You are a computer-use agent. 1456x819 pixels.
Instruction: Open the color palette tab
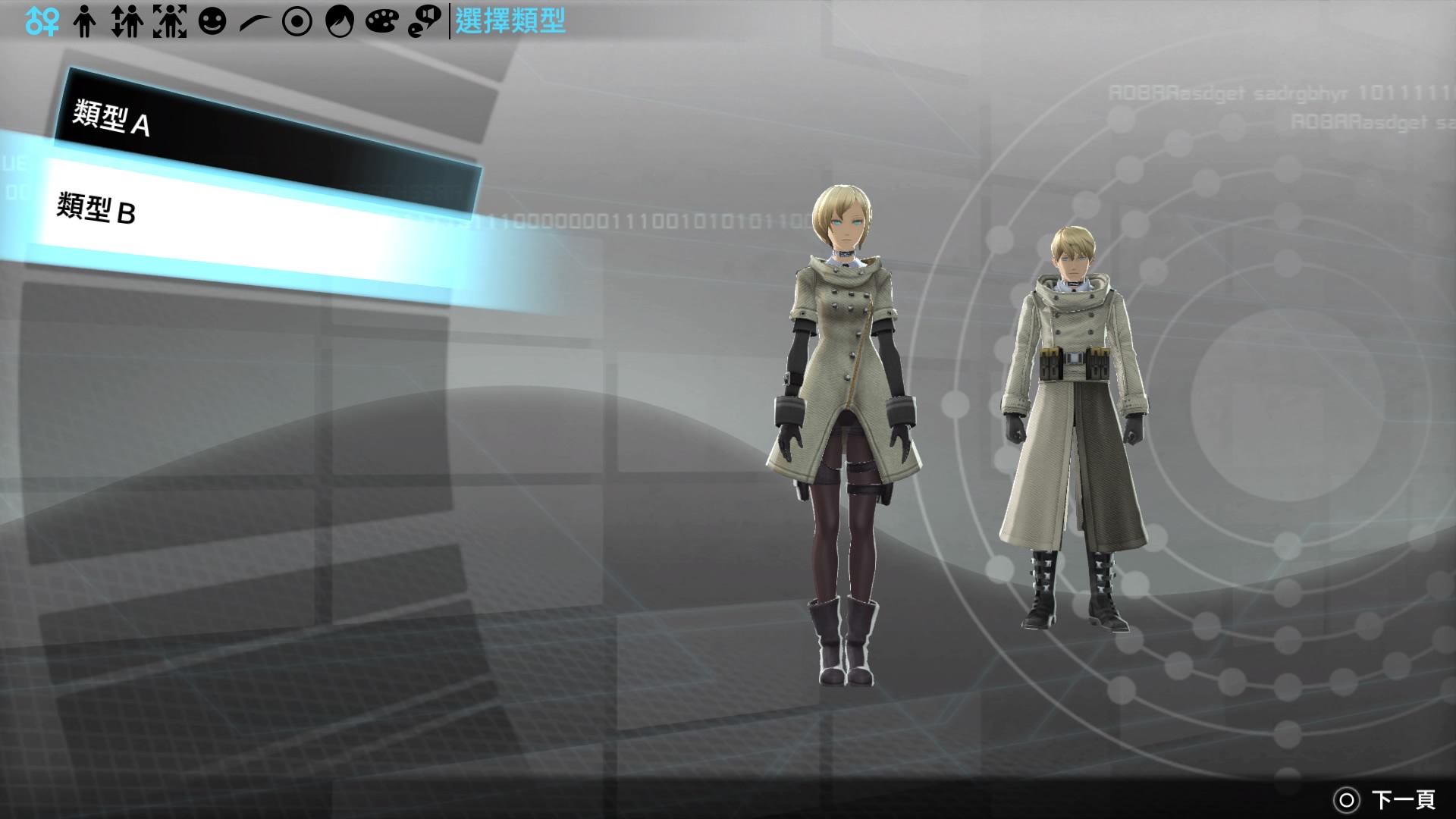[x=382, y=21]
